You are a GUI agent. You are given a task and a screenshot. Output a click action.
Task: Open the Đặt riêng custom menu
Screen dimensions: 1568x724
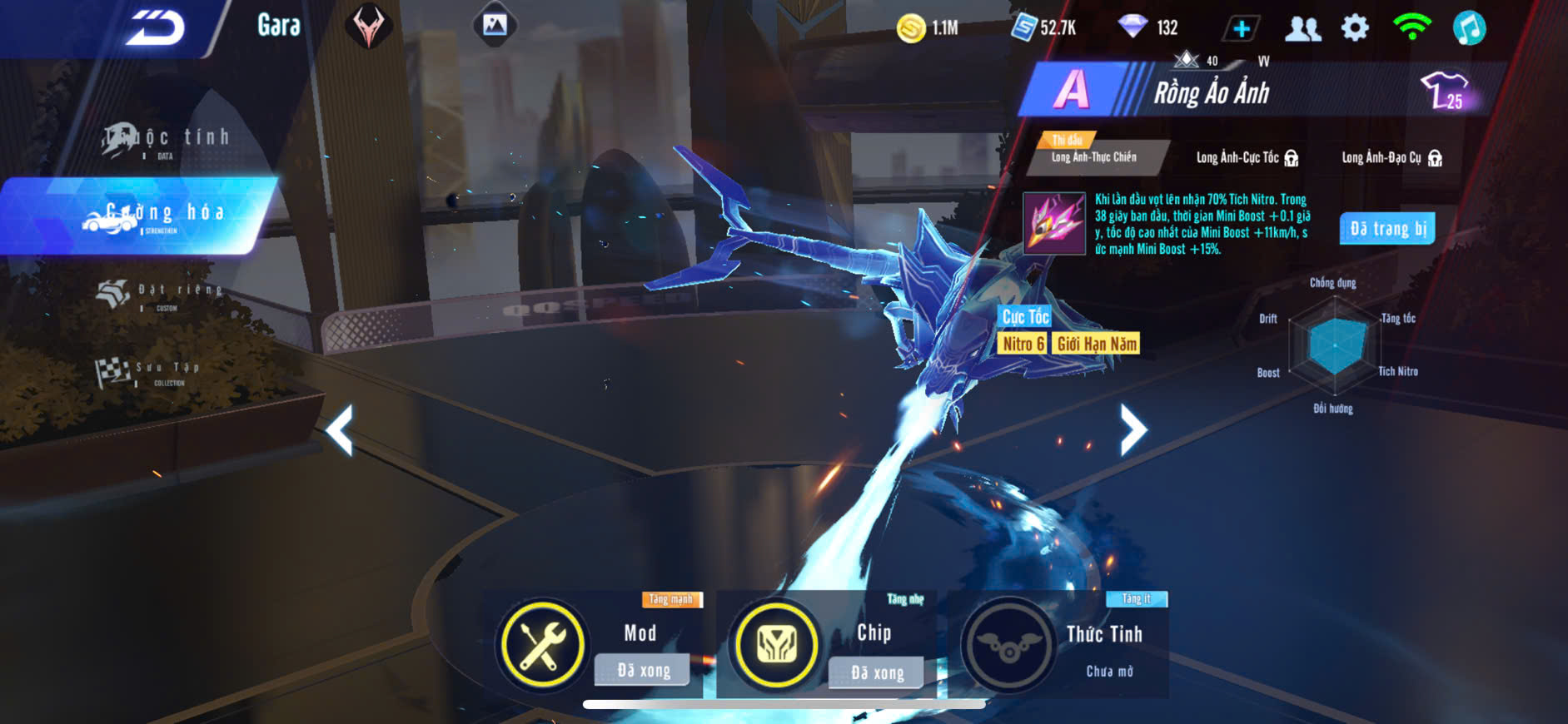coord(162,293)
